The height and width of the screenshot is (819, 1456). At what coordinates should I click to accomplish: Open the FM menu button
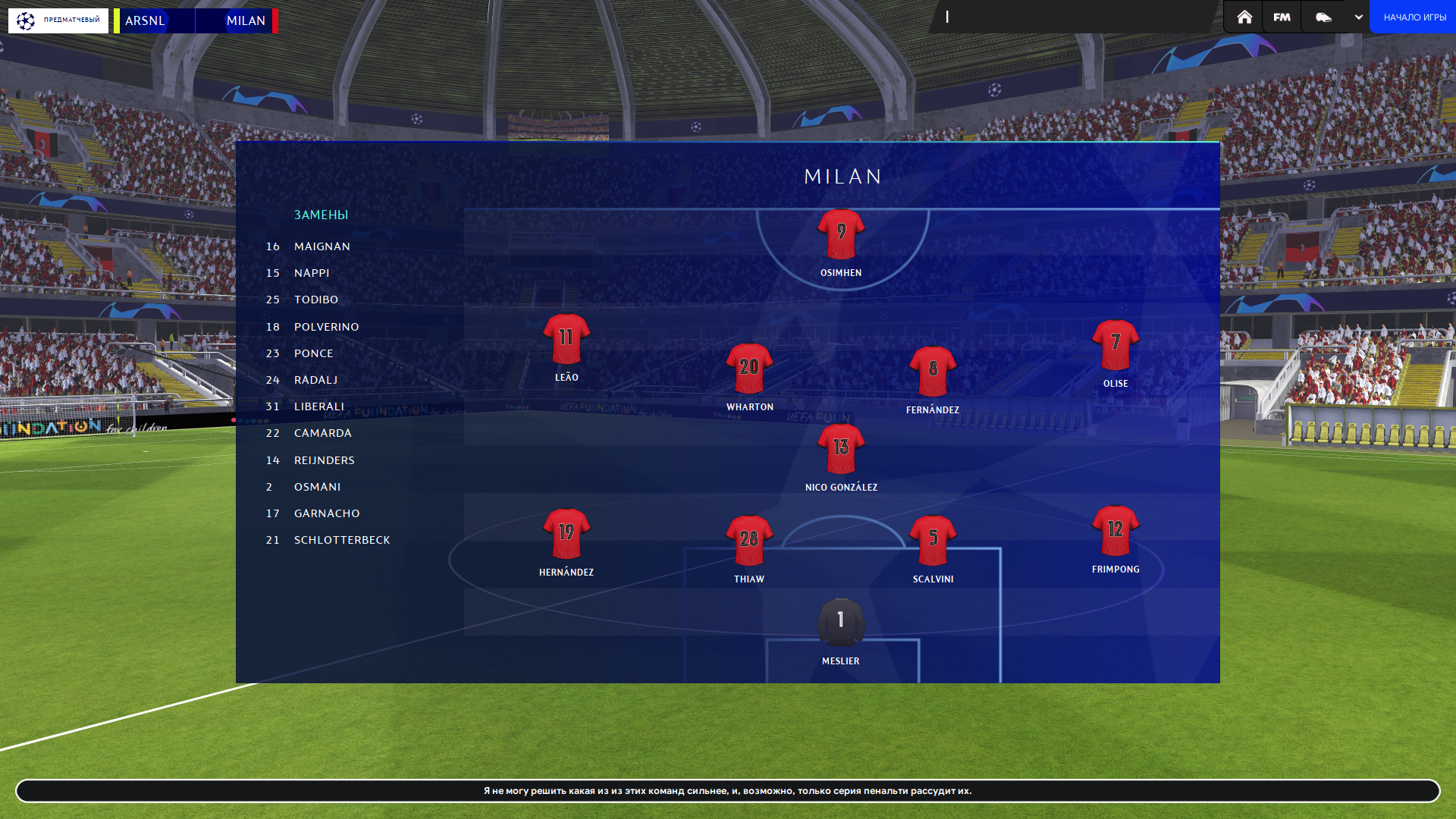pyautogui.click(x=1282, y=17)
